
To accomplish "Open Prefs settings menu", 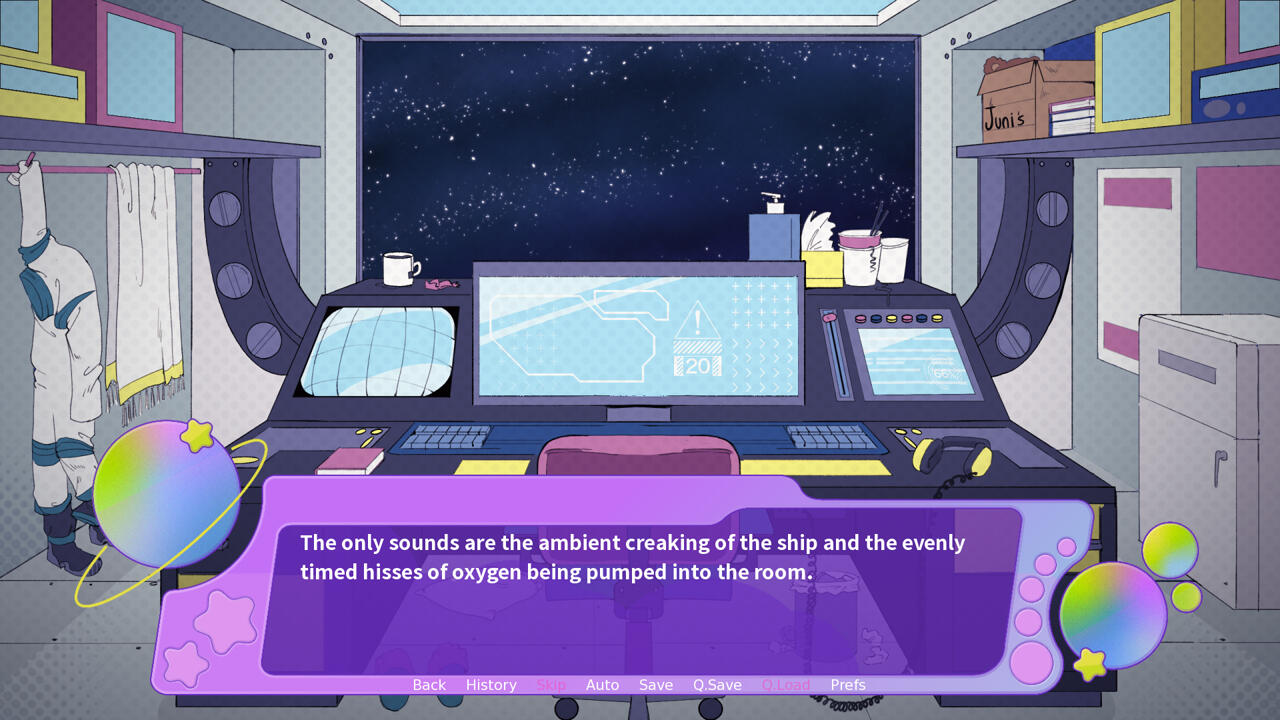I will click(848, 685).
